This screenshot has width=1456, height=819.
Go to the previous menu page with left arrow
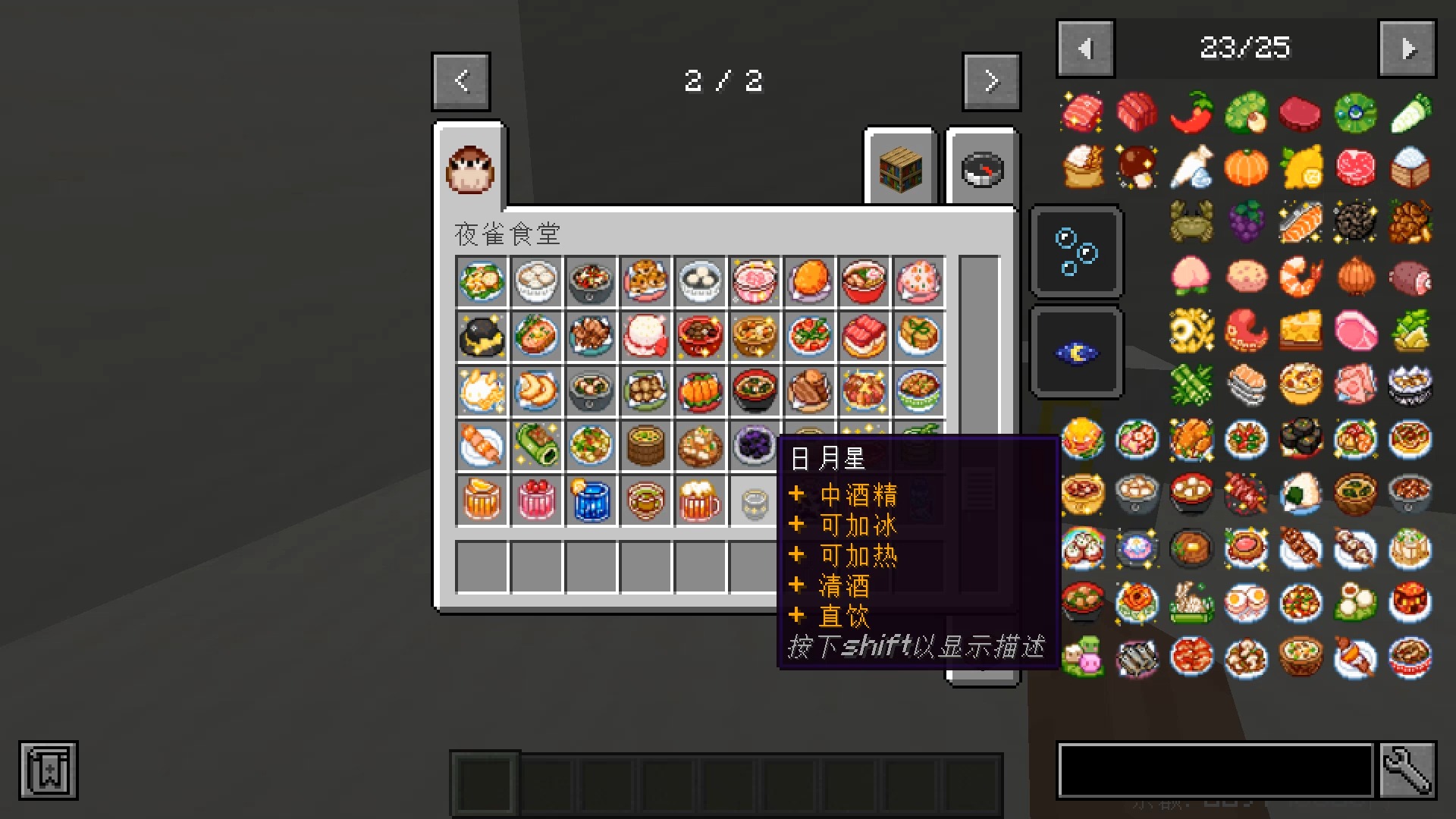(x=460, y=81)
